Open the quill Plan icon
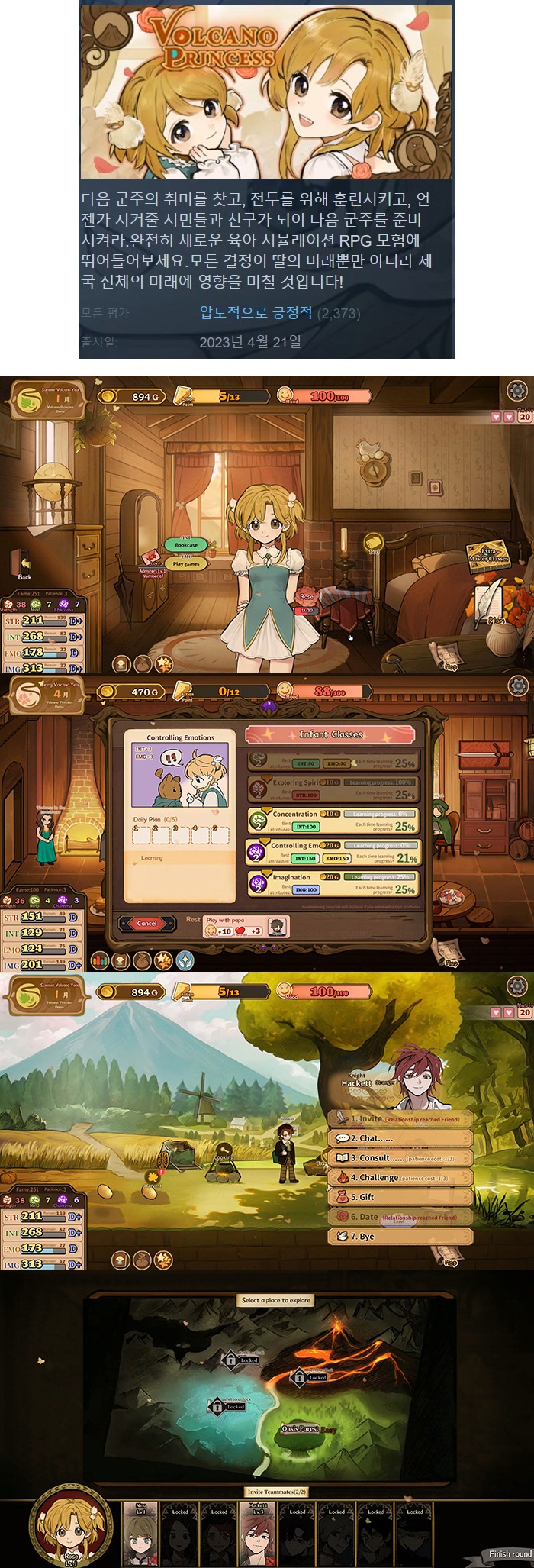Screen dimensions: 534x1568 [x=492, y=603]
